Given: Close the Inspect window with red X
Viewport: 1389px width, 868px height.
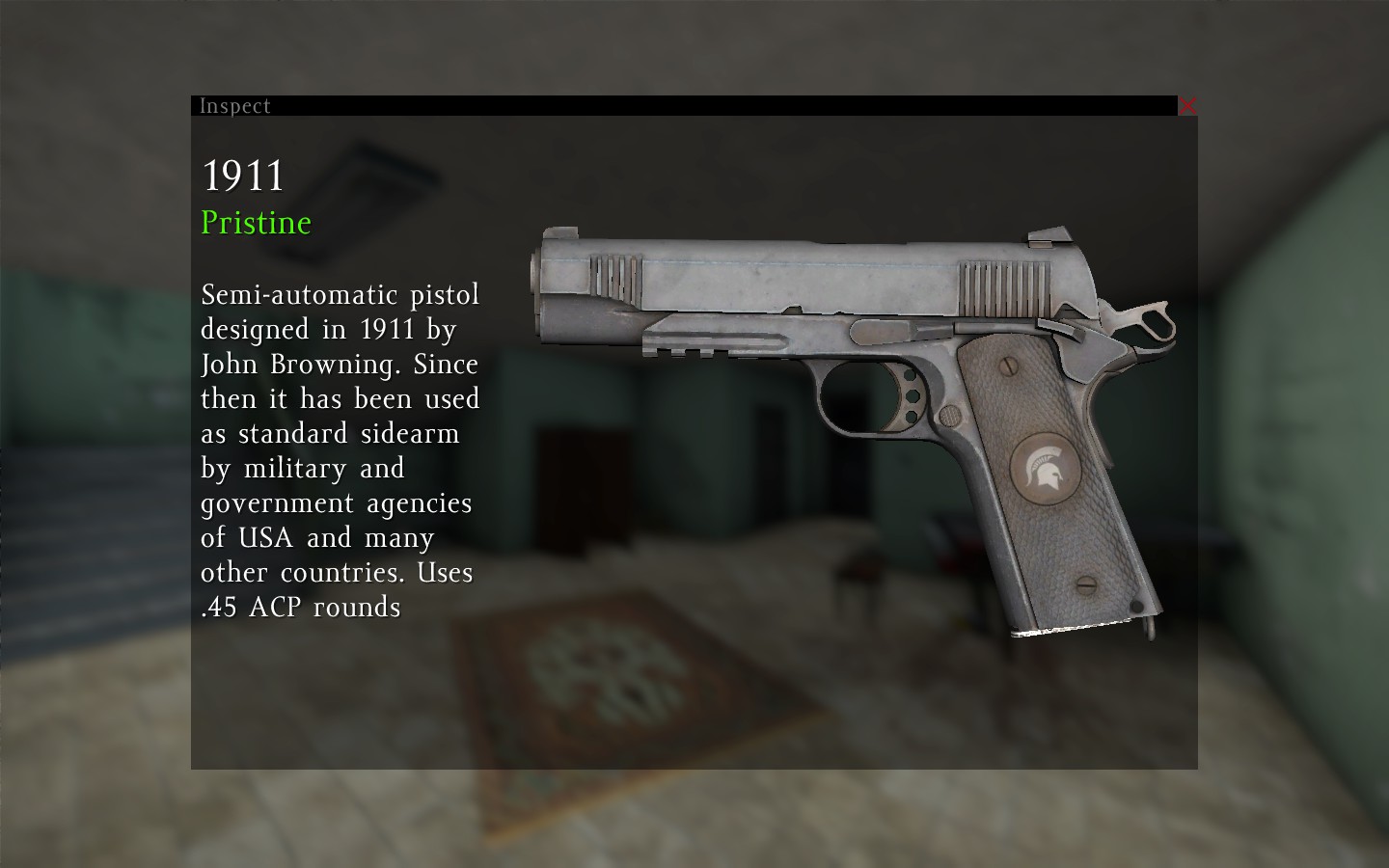Looking at the screenshot, I should tap(1187, 105).
